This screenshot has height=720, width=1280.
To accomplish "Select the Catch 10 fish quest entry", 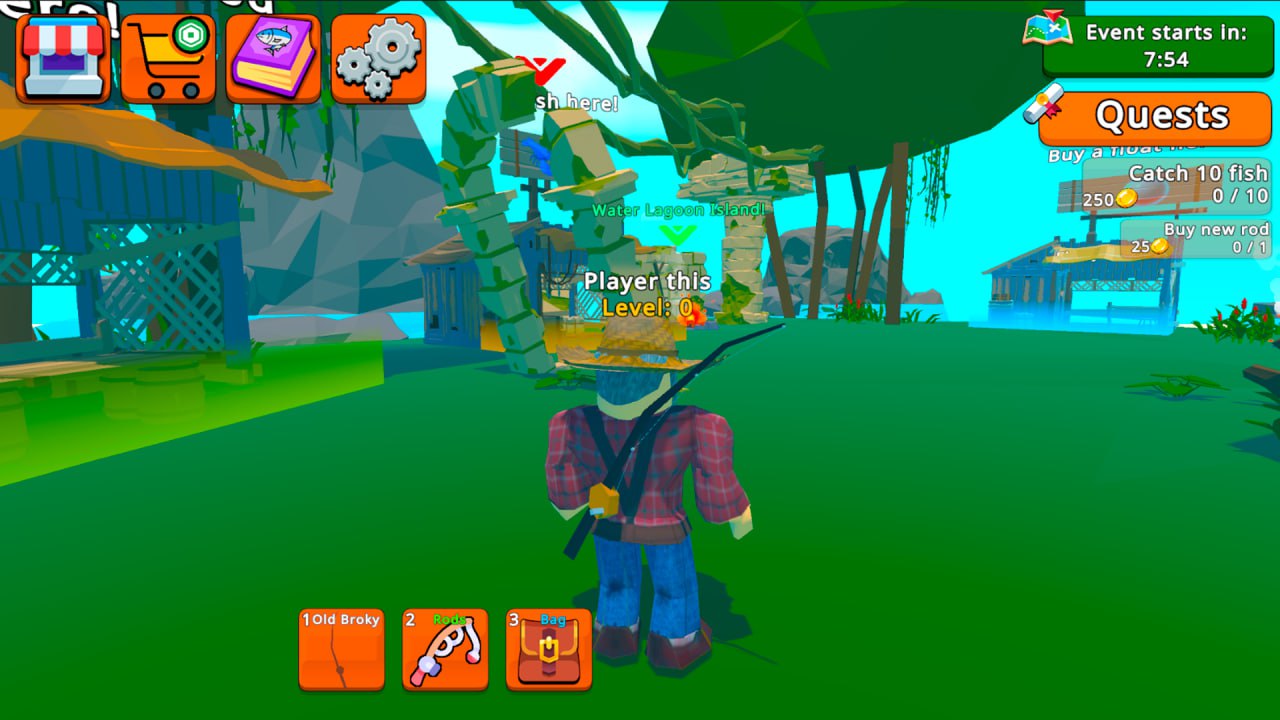I will point(1185,184).
